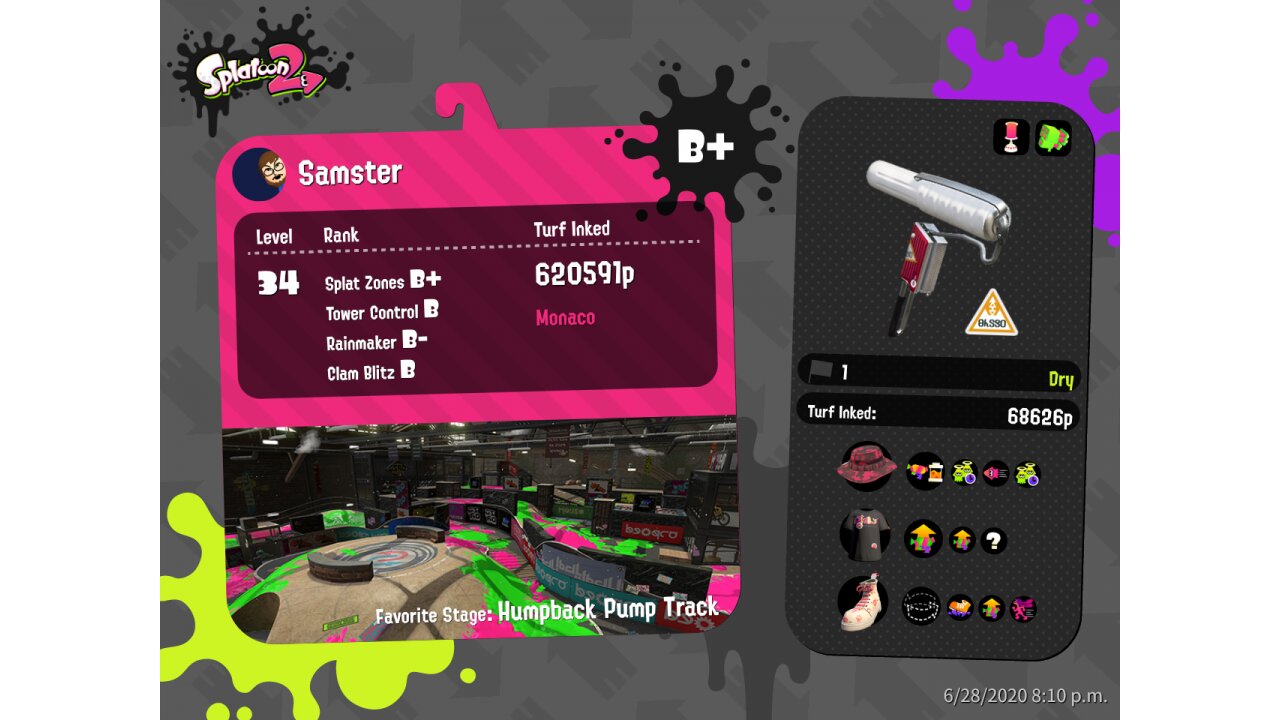Click the green special weapon icon
Screen dimensions: 1280x720
pyautogui.click(x=1053, y=137)
